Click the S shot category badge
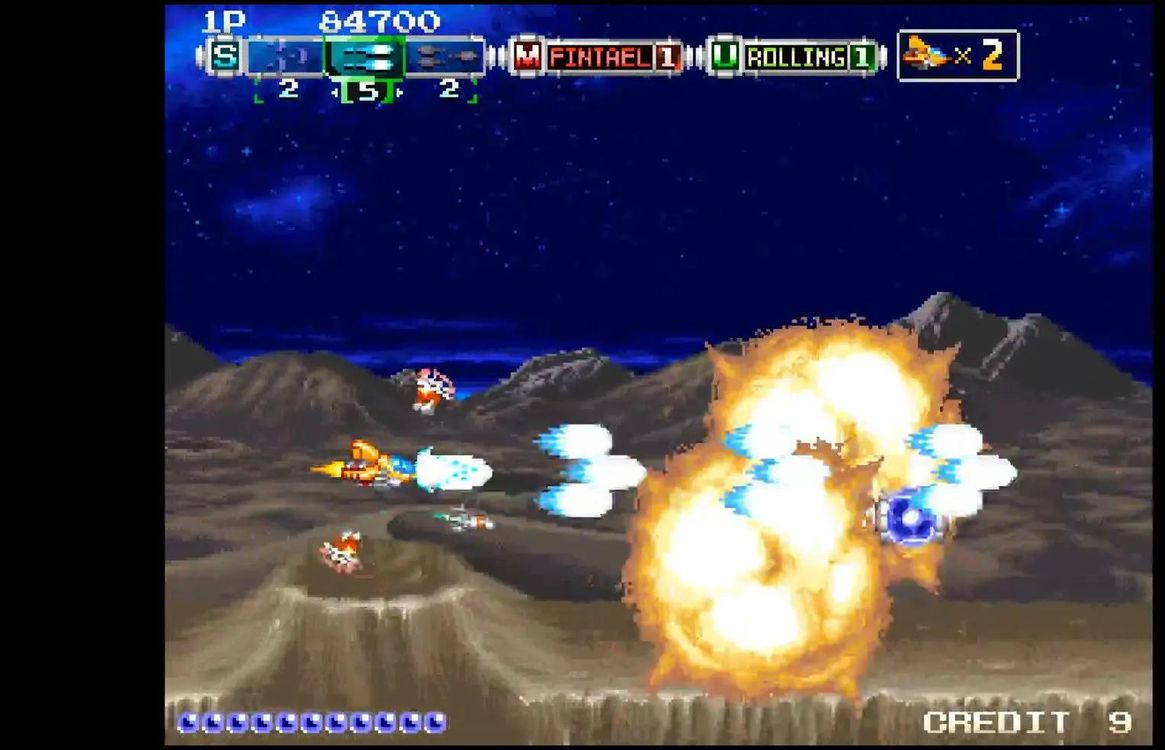The height and width of the screenshot is (750, 1165). tap(225, 56)
